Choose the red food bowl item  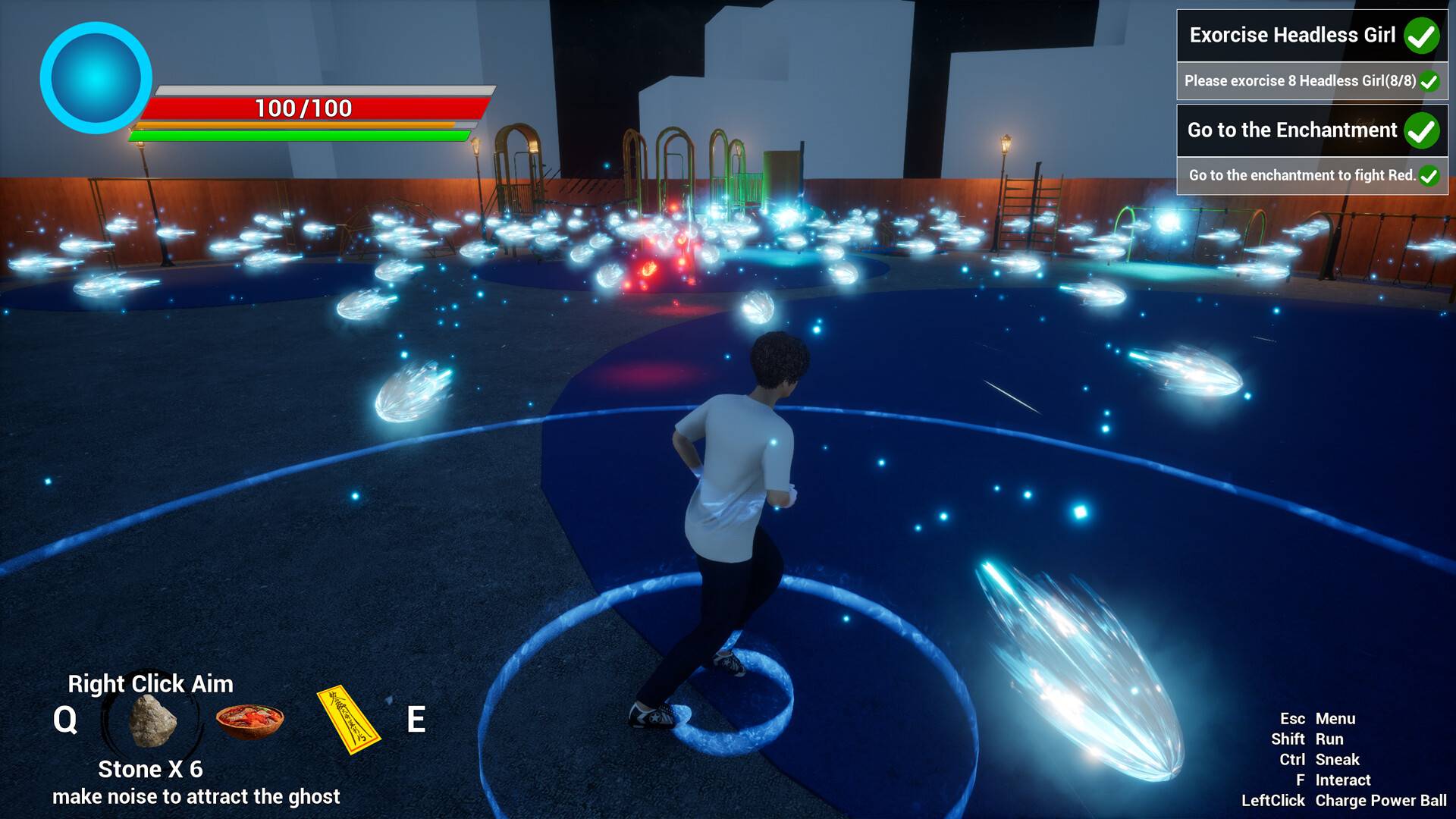click(250, 720)
